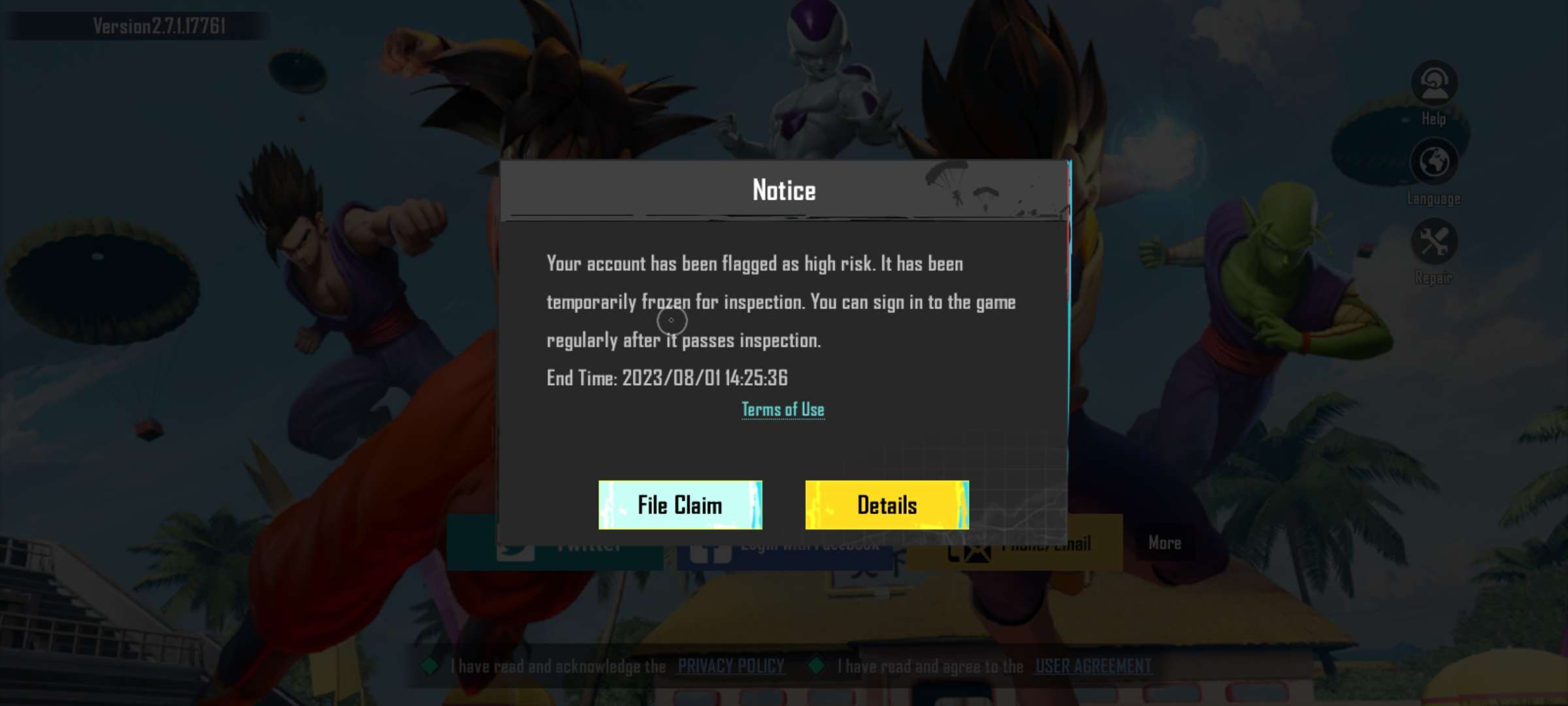Open the PRIVACY POLICY link
The height and width of the screenshot is (706, 1568).
pos(730,665)
